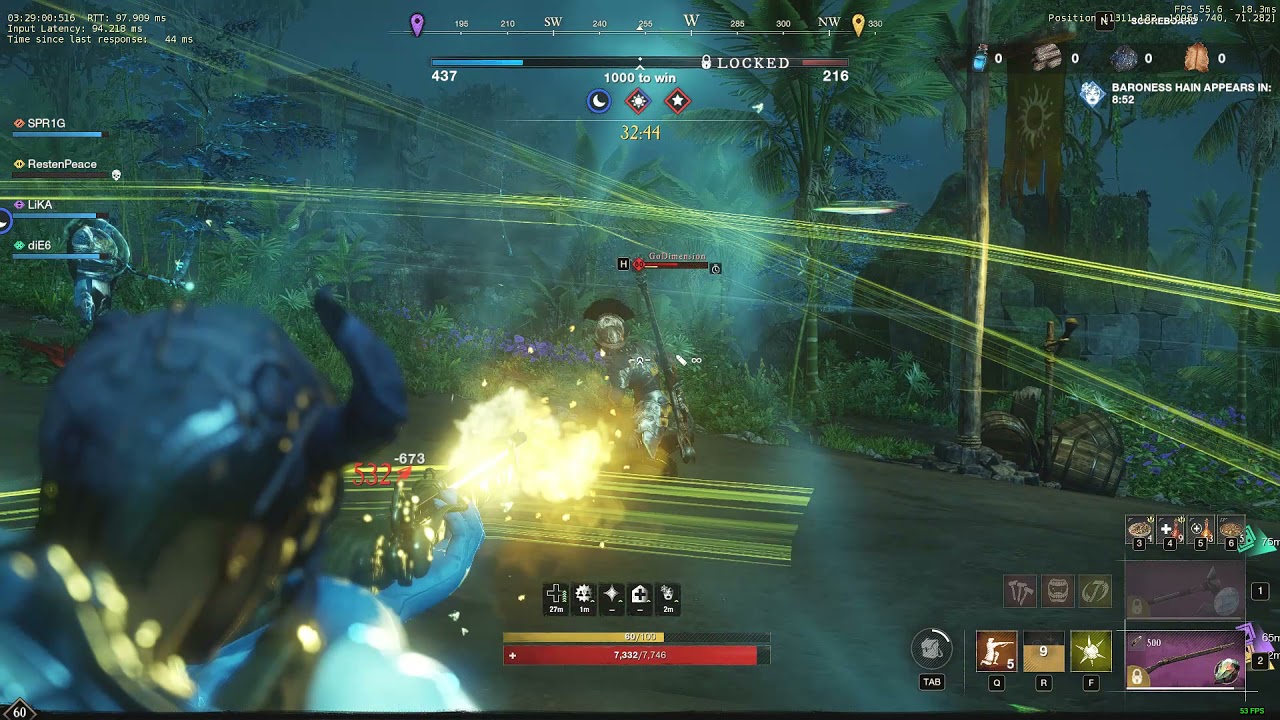Select party member diE6
The height and width of the screenshot is (720, 1280).
(x=39, y=245)
